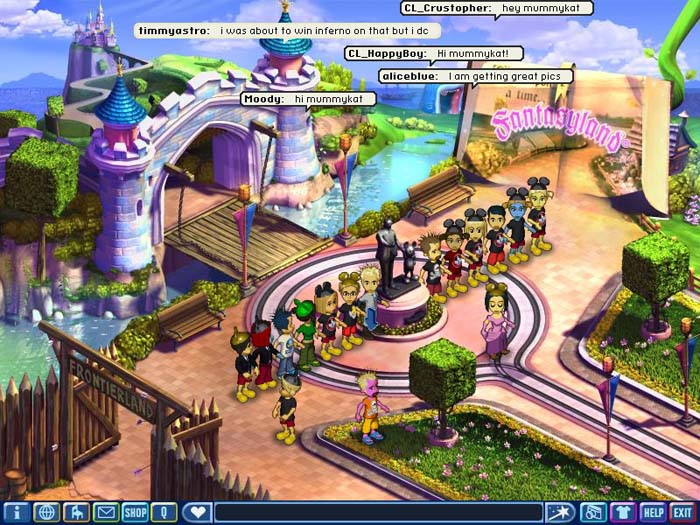
Task: Open the HELP menu
Action: click(653, 513)
